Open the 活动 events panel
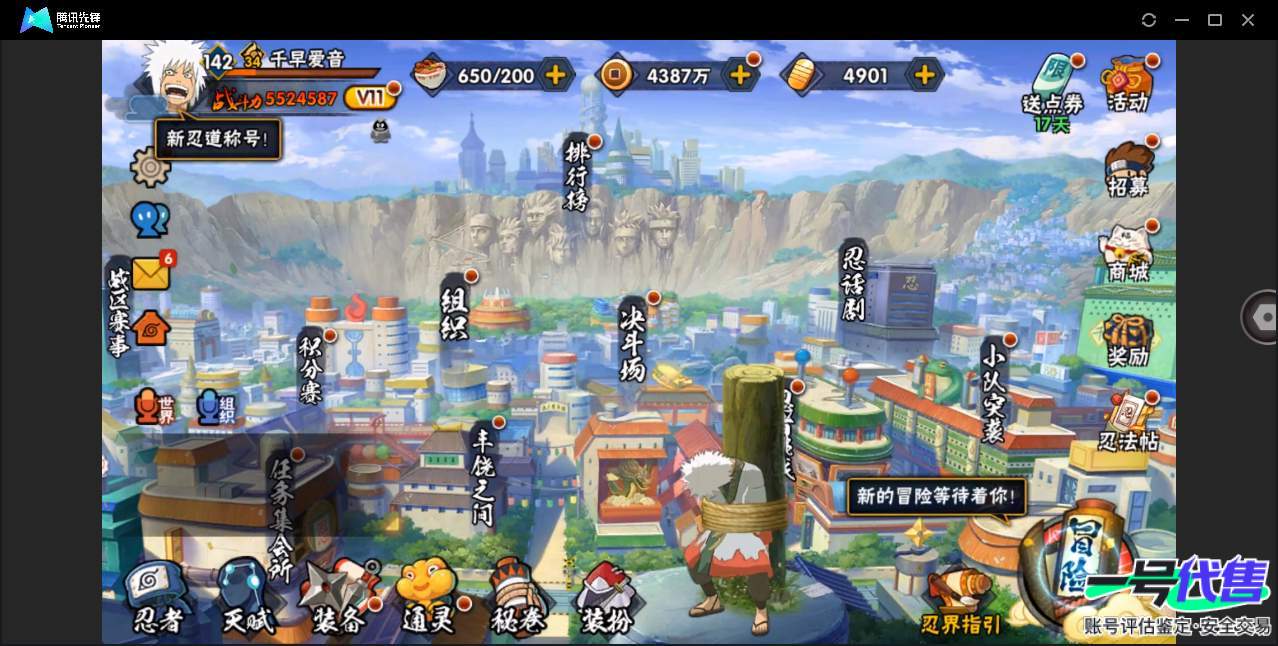The image size is (1278, 646). (1128, 84)
